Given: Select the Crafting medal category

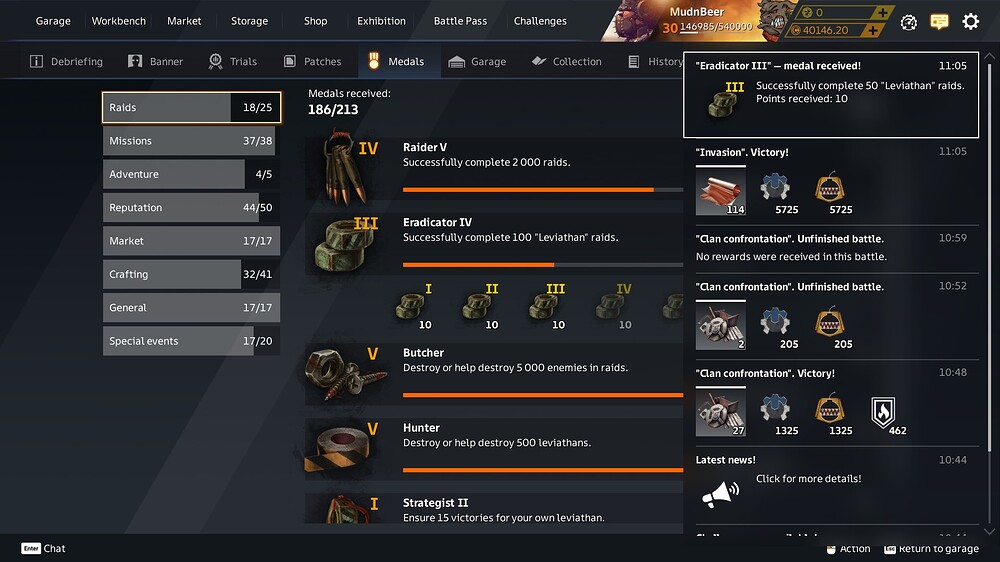Looking at the screenshot, I should click(190, 274).
